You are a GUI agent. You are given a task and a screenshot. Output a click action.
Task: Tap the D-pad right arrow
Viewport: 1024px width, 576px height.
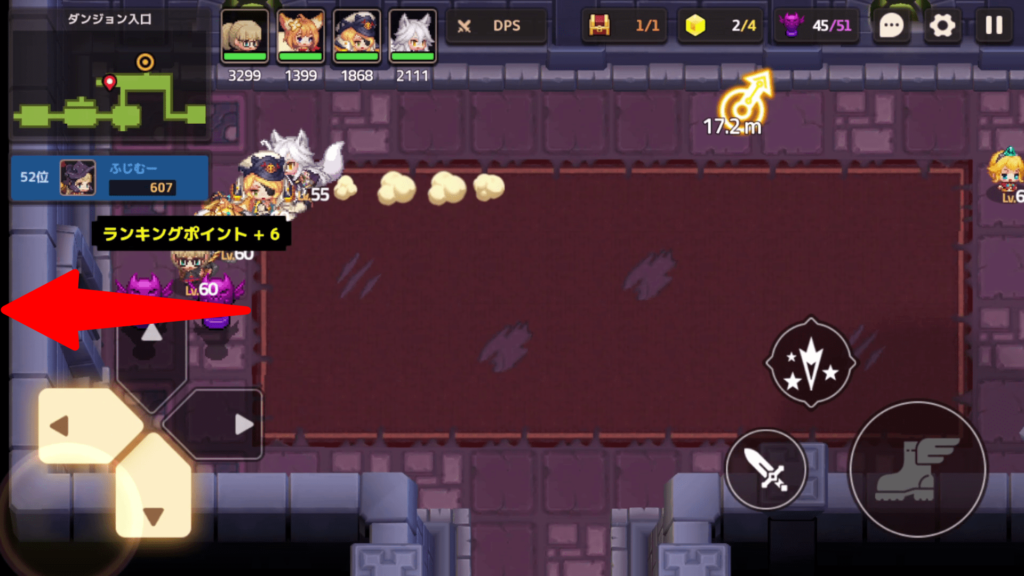pyautogui.click(x=222, y=425)
